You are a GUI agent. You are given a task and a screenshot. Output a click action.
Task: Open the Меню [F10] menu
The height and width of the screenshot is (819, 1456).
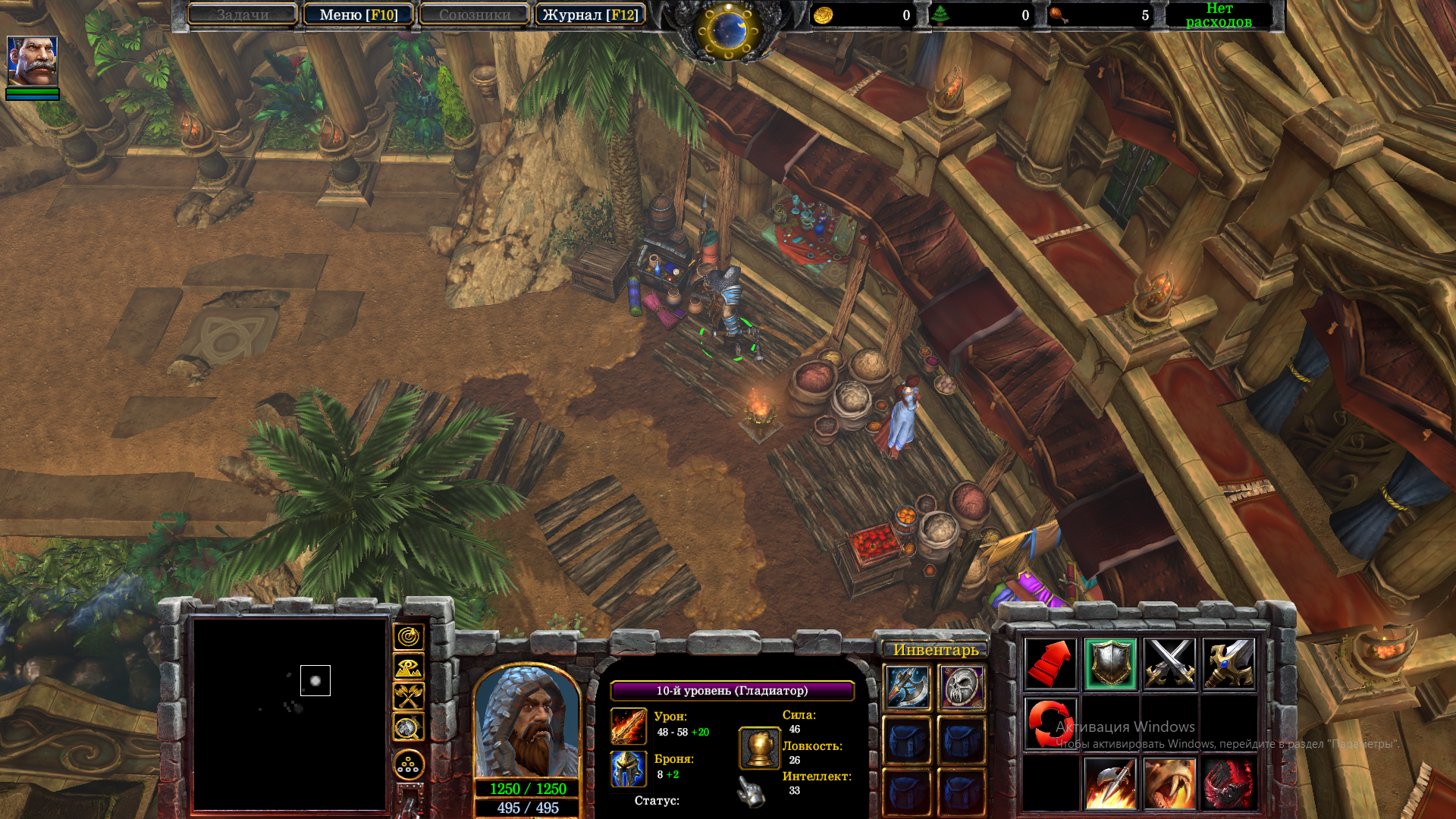[358, 14]
